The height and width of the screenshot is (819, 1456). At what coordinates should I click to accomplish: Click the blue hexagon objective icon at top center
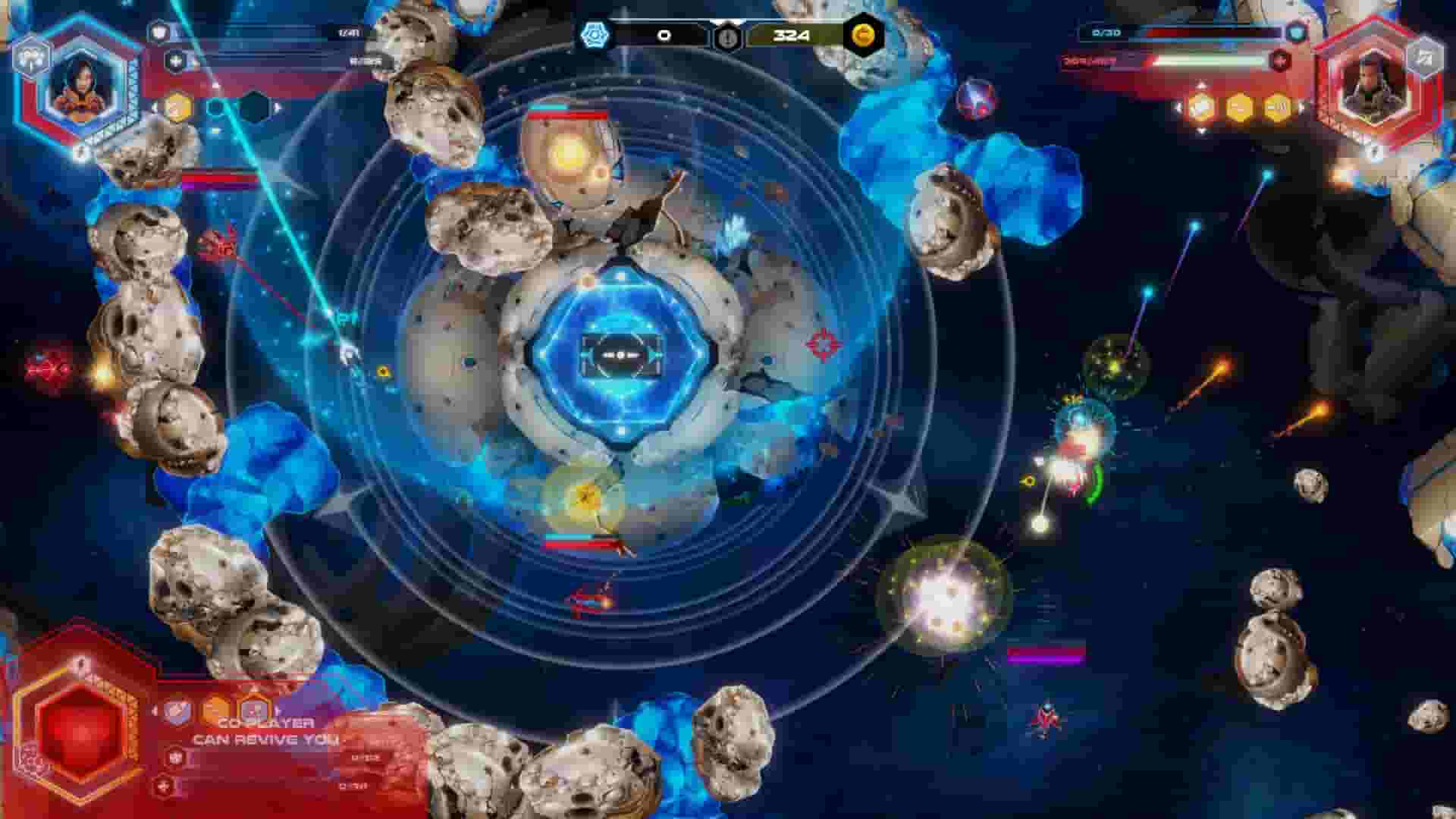tap(594, 35)
